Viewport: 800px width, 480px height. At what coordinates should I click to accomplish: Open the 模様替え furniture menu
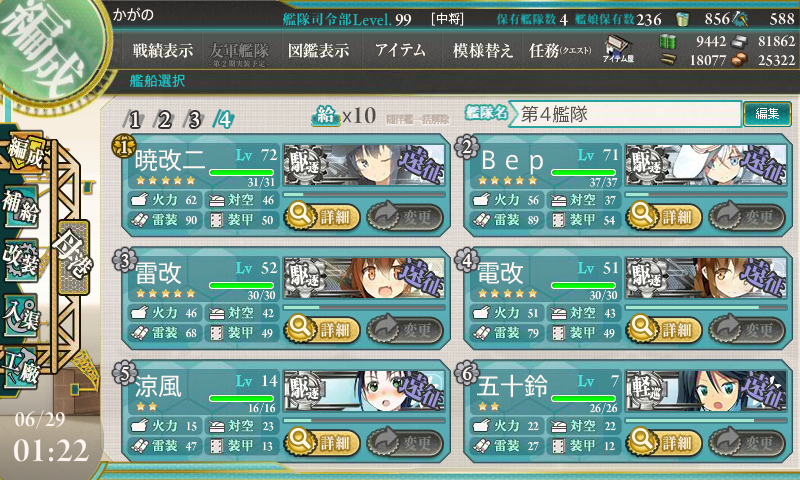point(483,51)
